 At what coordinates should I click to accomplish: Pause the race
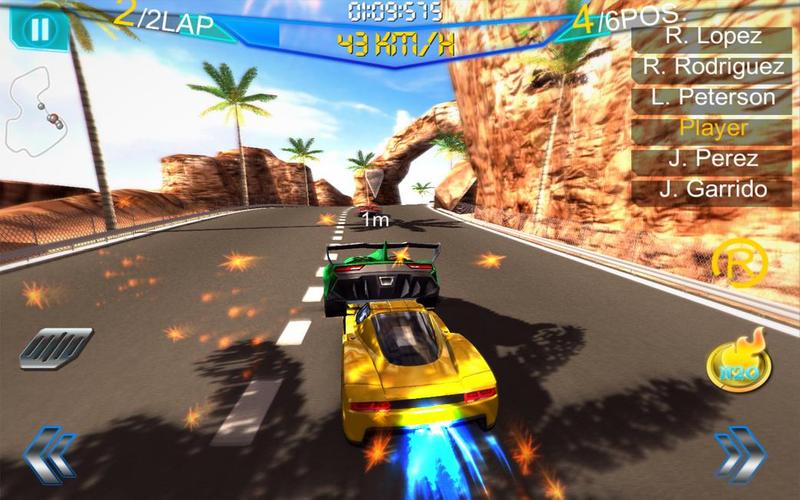pos(39,27)
